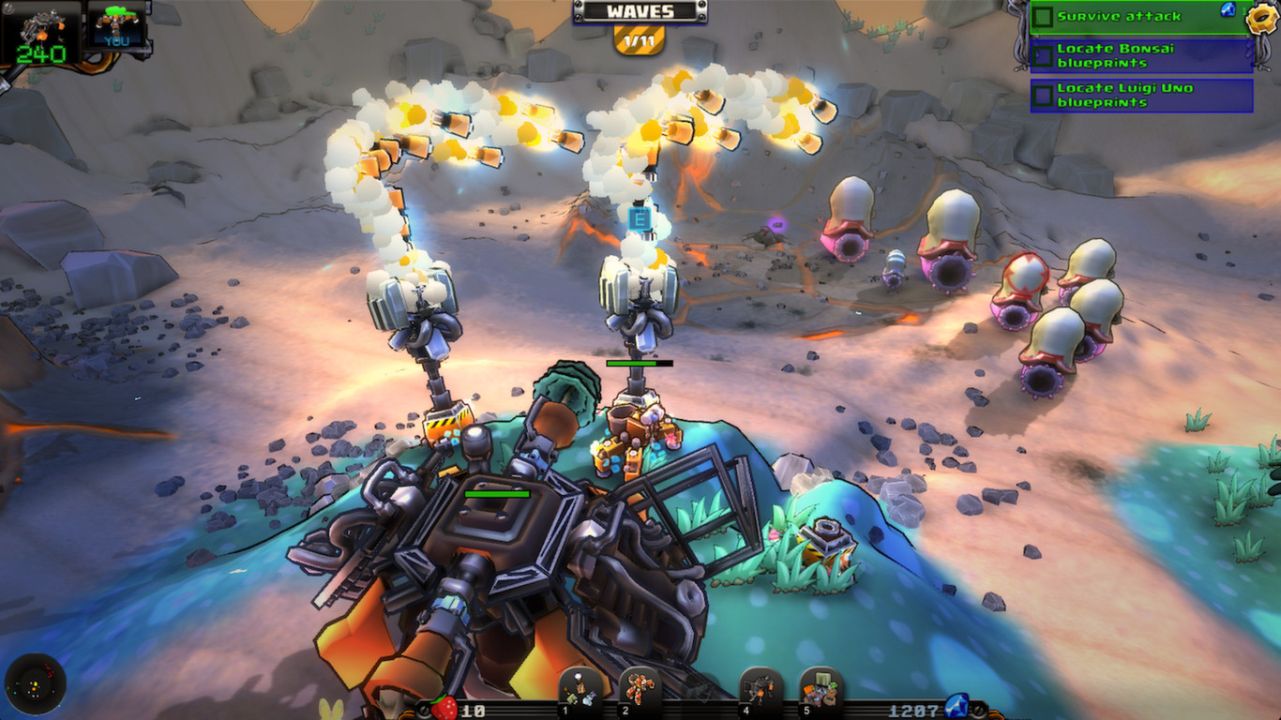Choose the machine item in hotbar slot 4
Image resolution: width=1281 pixels, height=720 pixels.
click(758, 690)
